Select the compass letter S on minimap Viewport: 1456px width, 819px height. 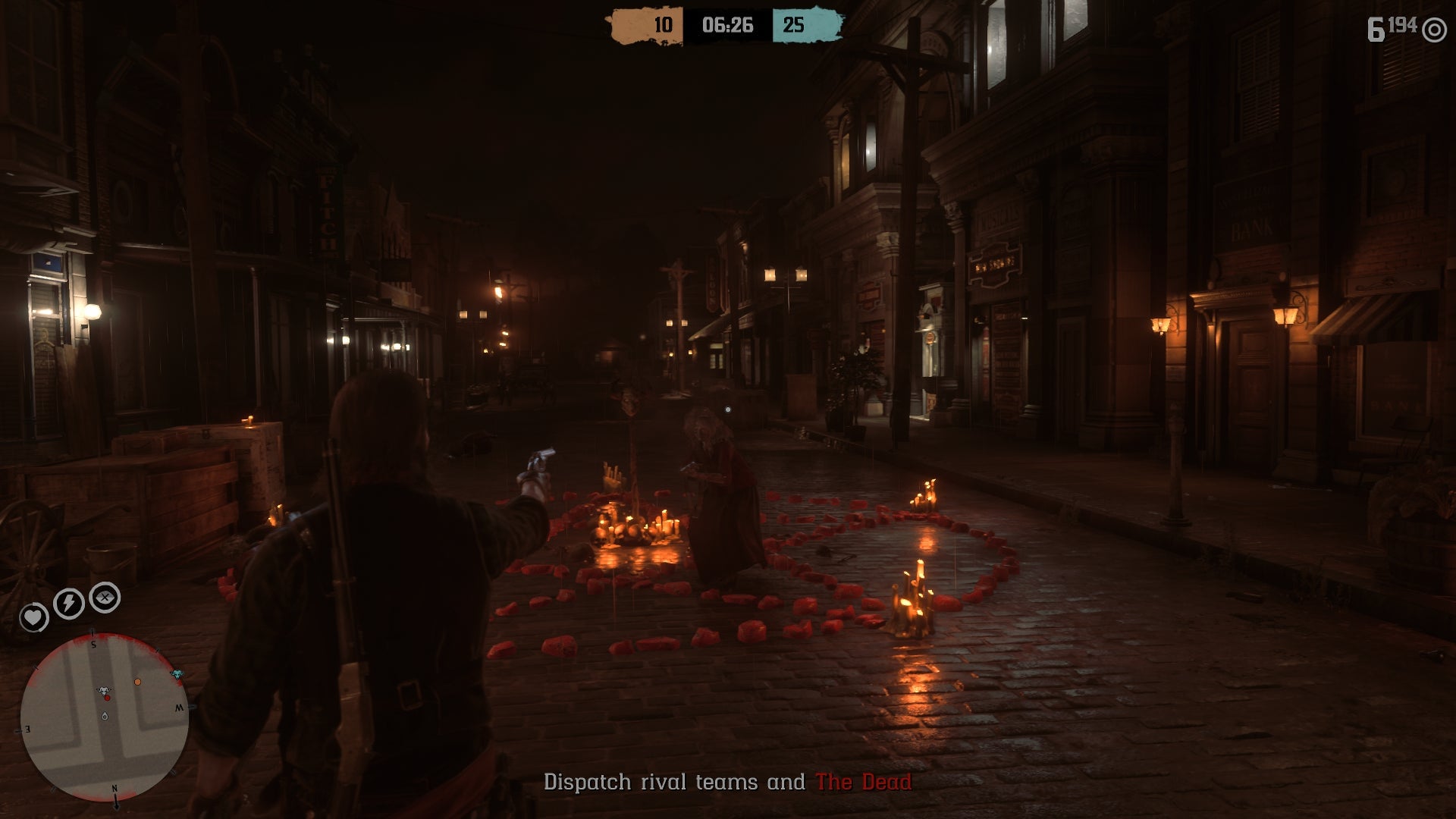tap(94, 645)
